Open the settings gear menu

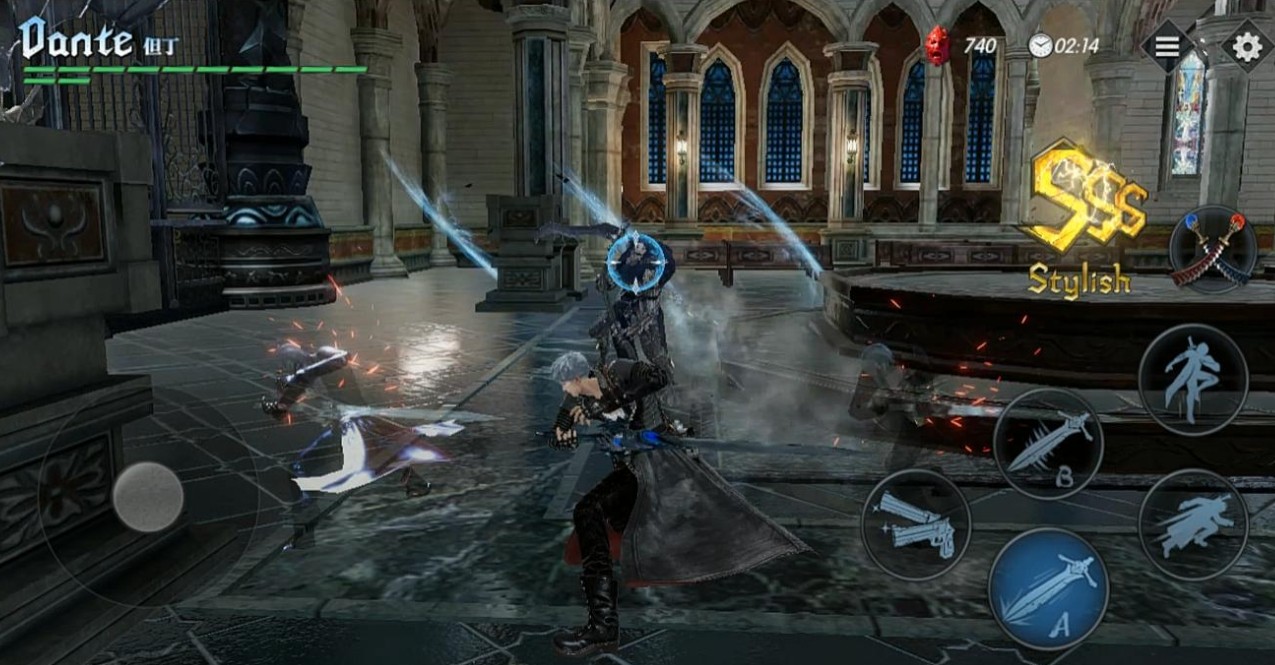coord(1246,47)
